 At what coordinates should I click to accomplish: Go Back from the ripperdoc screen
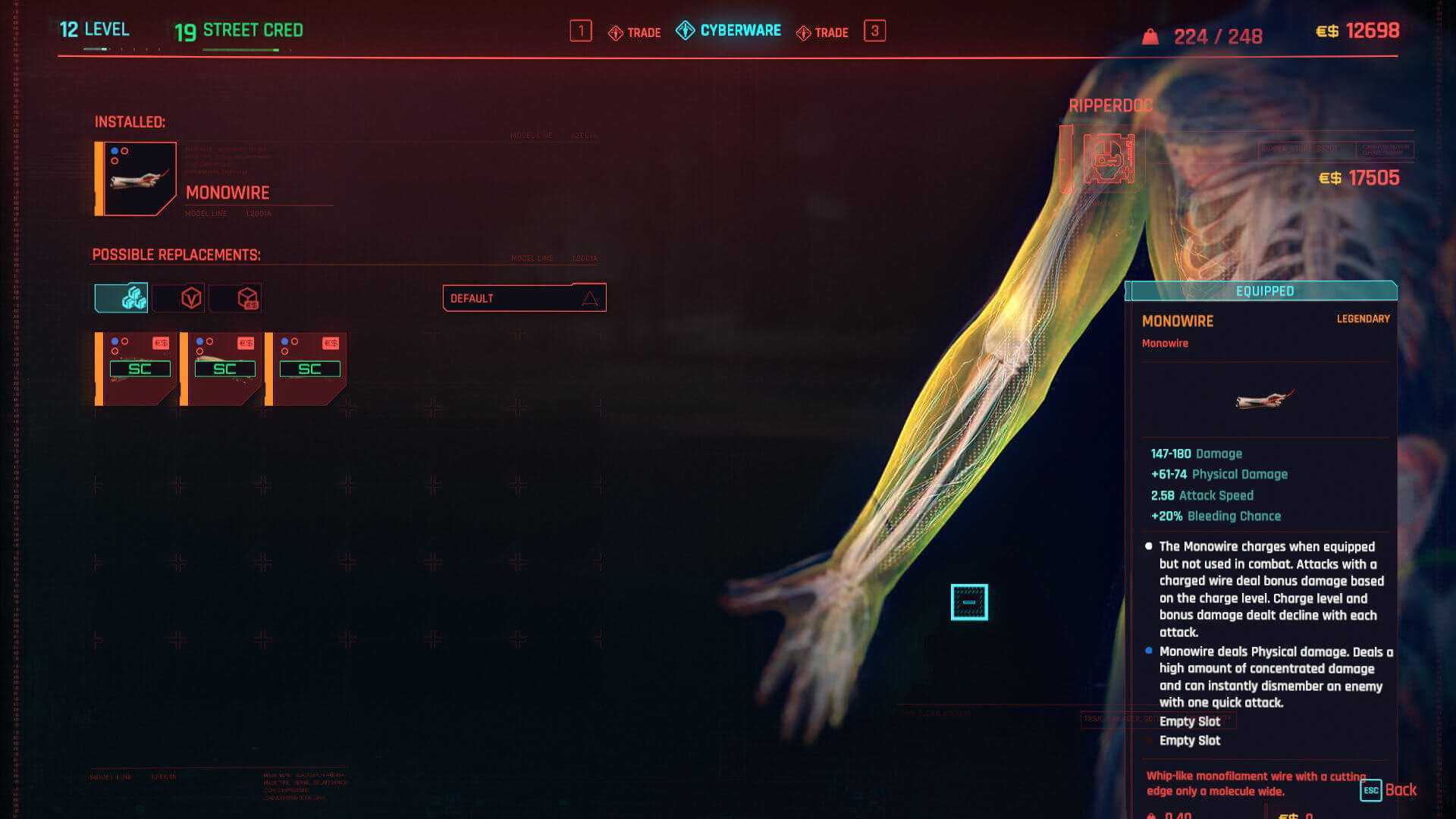coord(1389,790)
